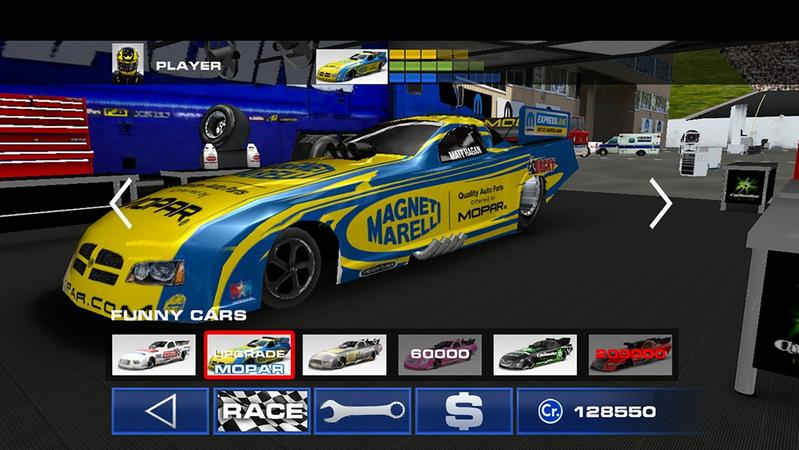Start a race with the RACE button
Viewport: 799px width, 450px height.
click(260, 411)
